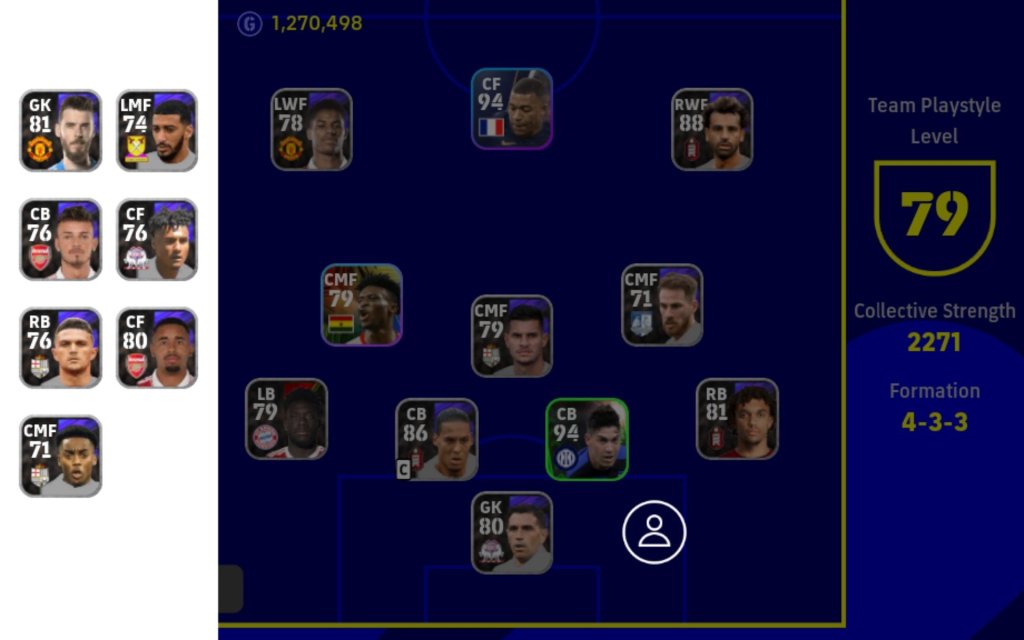Select the starting GK 80 goalkeeper card

pyautogui.click(x=512, y=533)
